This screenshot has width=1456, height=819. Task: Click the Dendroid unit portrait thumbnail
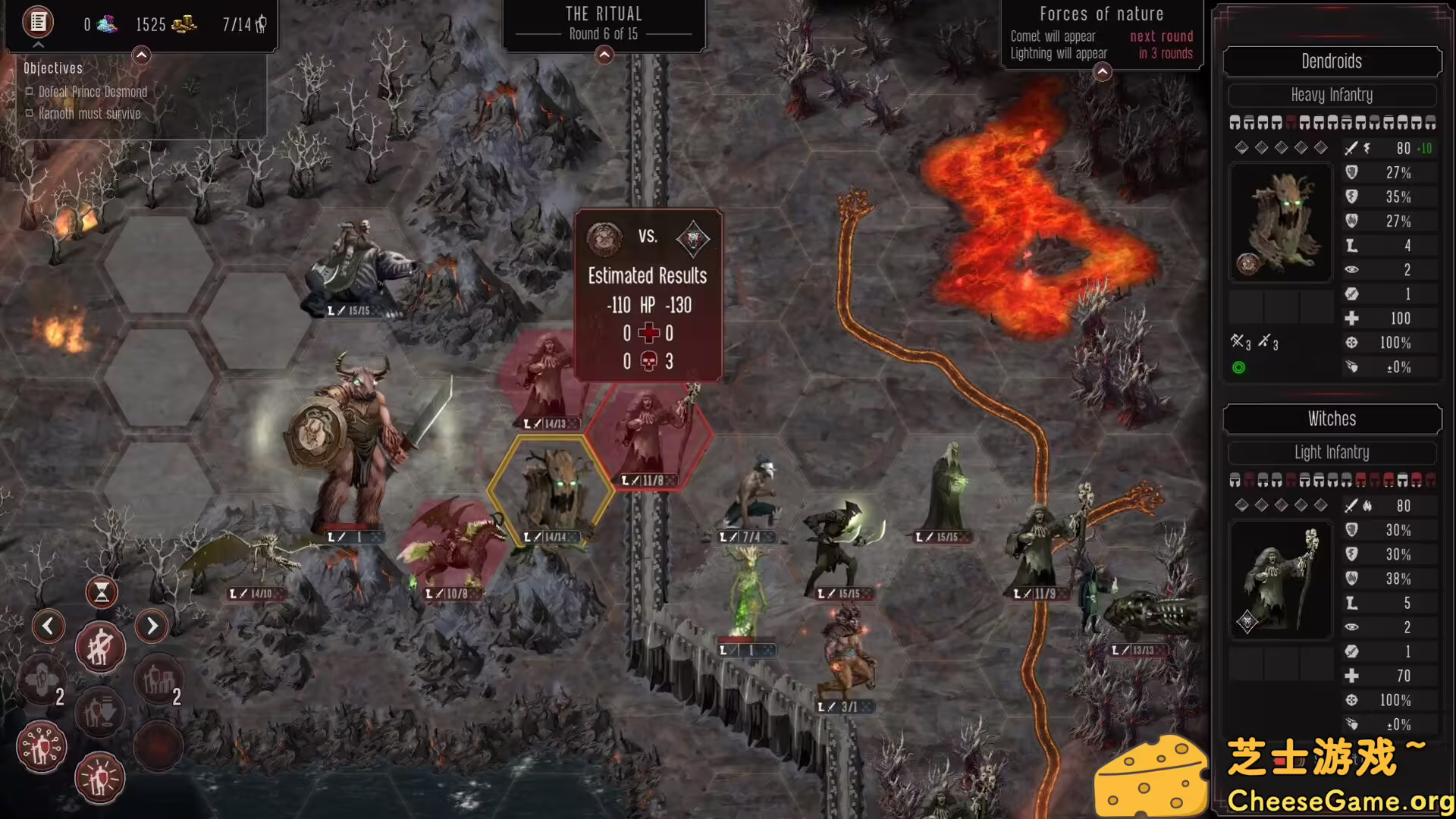coord(1281,221)
